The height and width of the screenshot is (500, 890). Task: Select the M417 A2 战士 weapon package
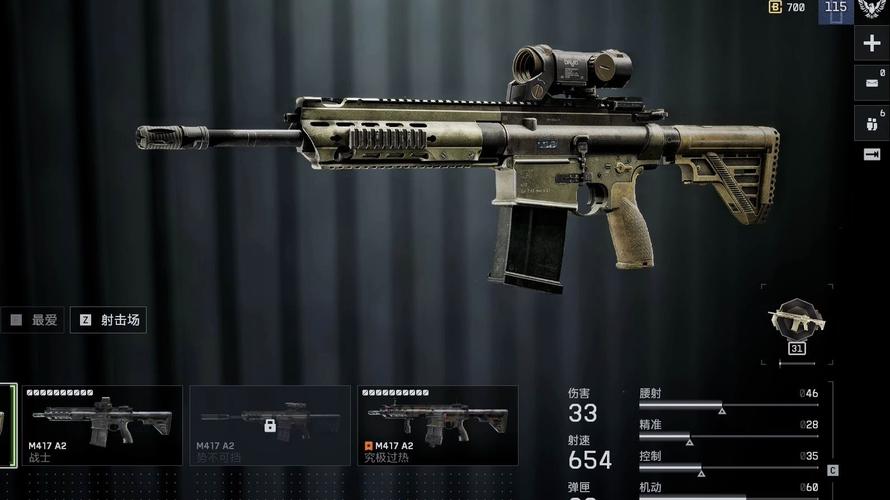[102, 427]
